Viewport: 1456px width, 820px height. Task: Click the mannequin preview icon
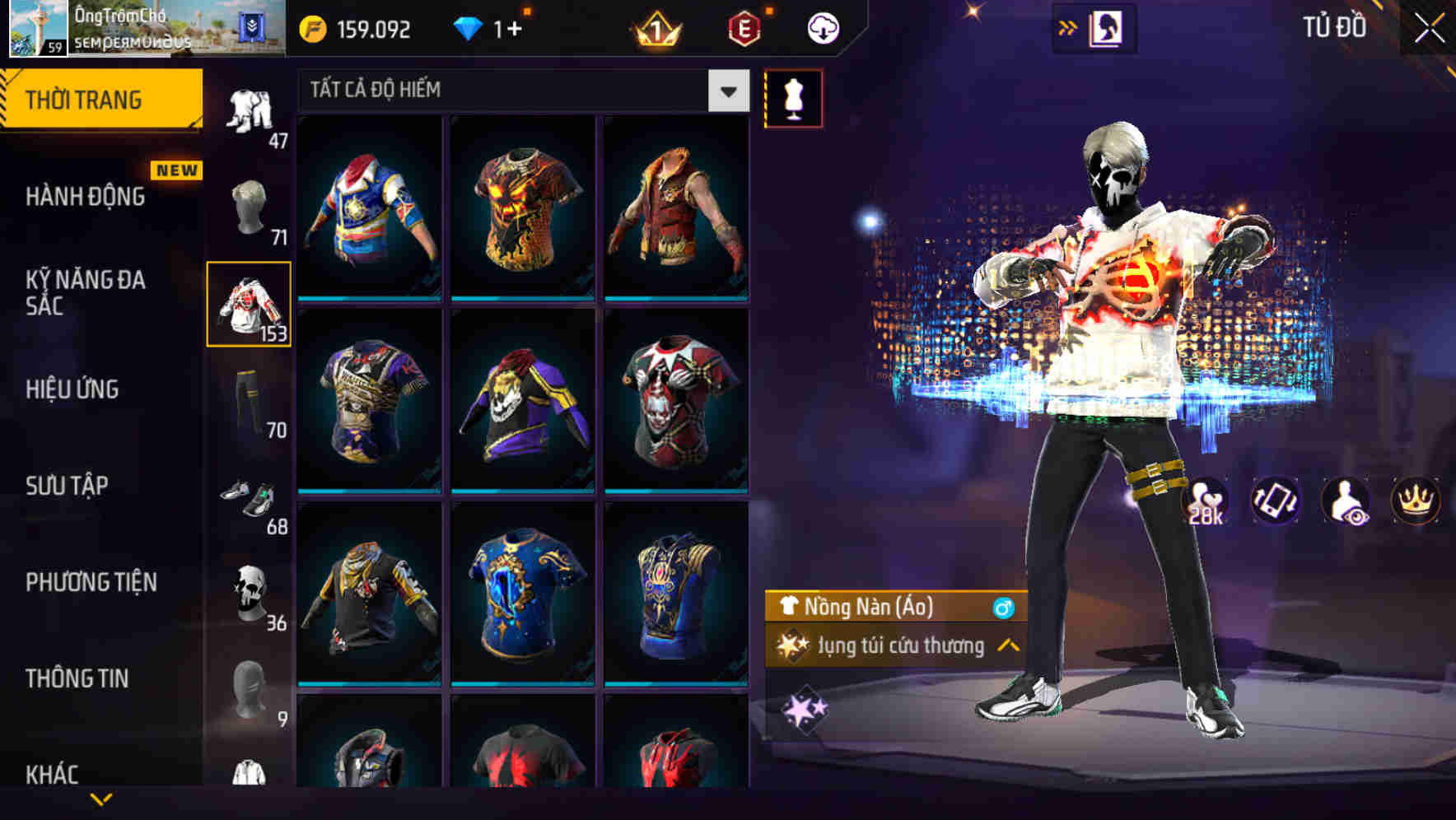tap(793, 97)
